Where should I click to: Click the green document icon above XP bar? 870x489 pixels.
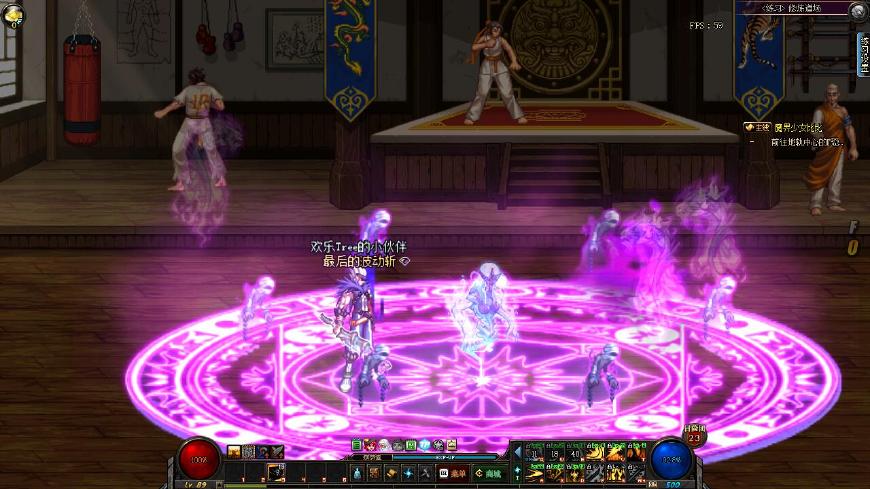(x=356, y=445)
